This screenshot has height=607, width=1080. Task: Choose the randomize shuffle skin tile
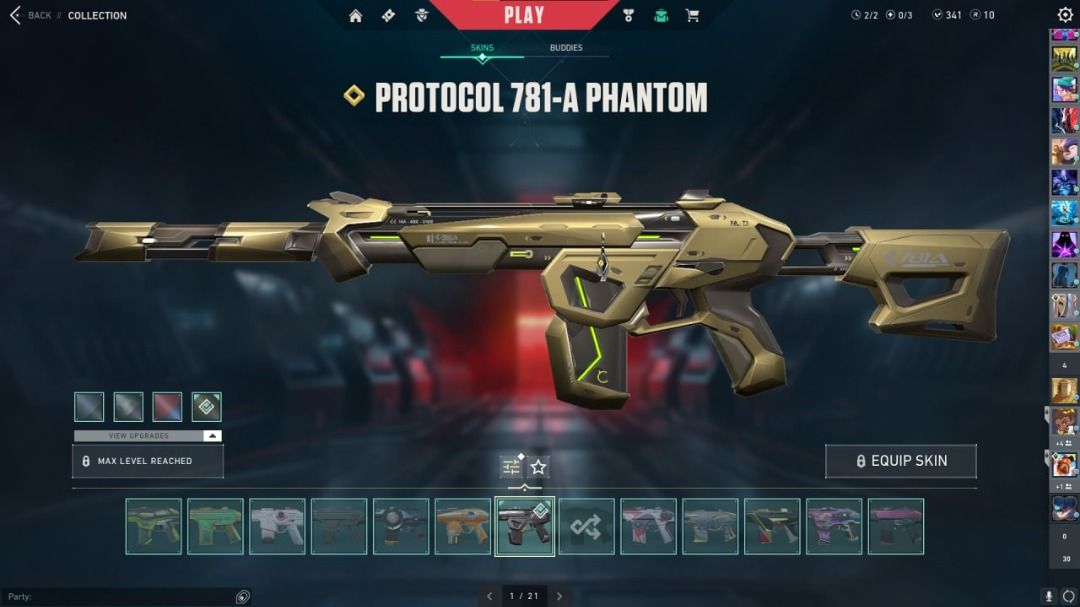click(x=586, y=527)
